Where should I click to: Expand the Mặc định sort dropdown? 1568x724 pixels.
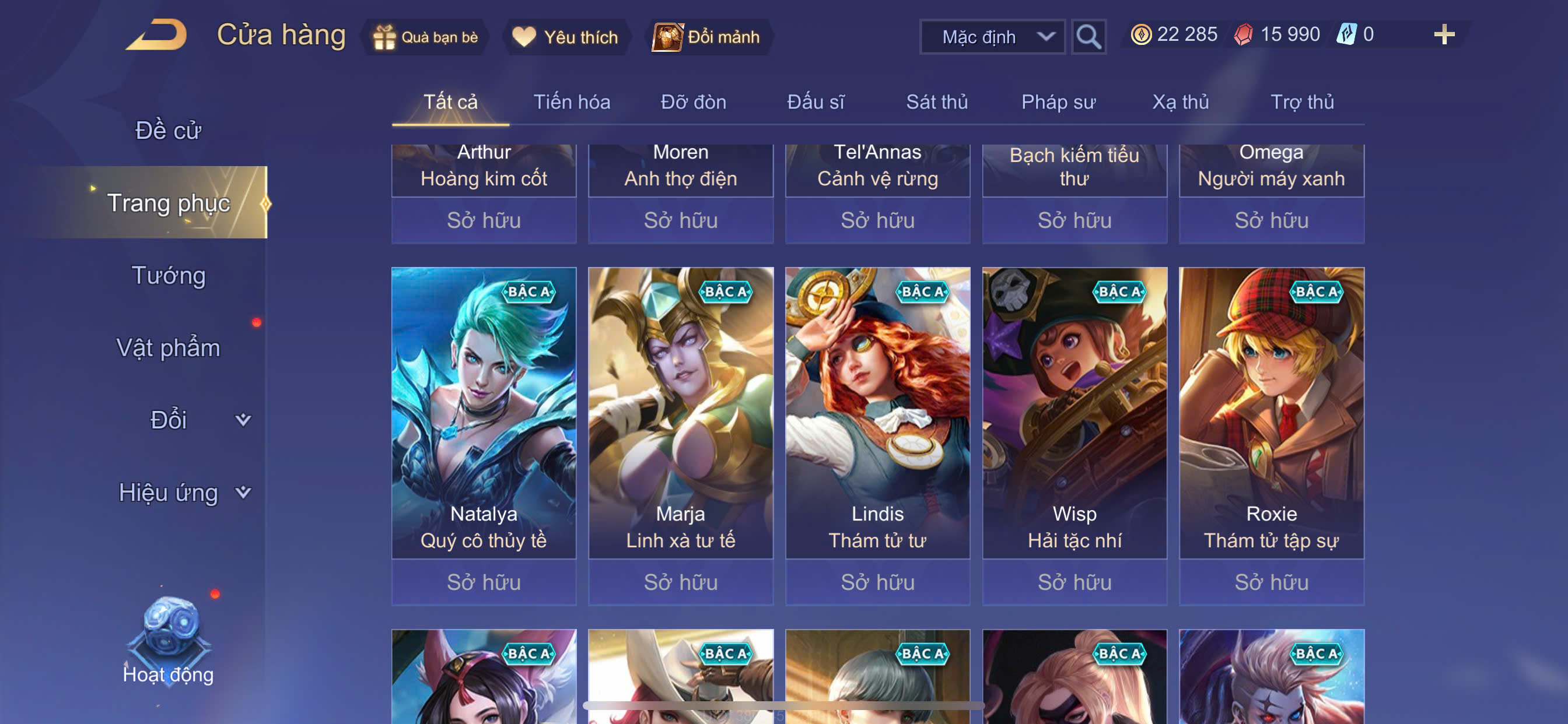992,37
